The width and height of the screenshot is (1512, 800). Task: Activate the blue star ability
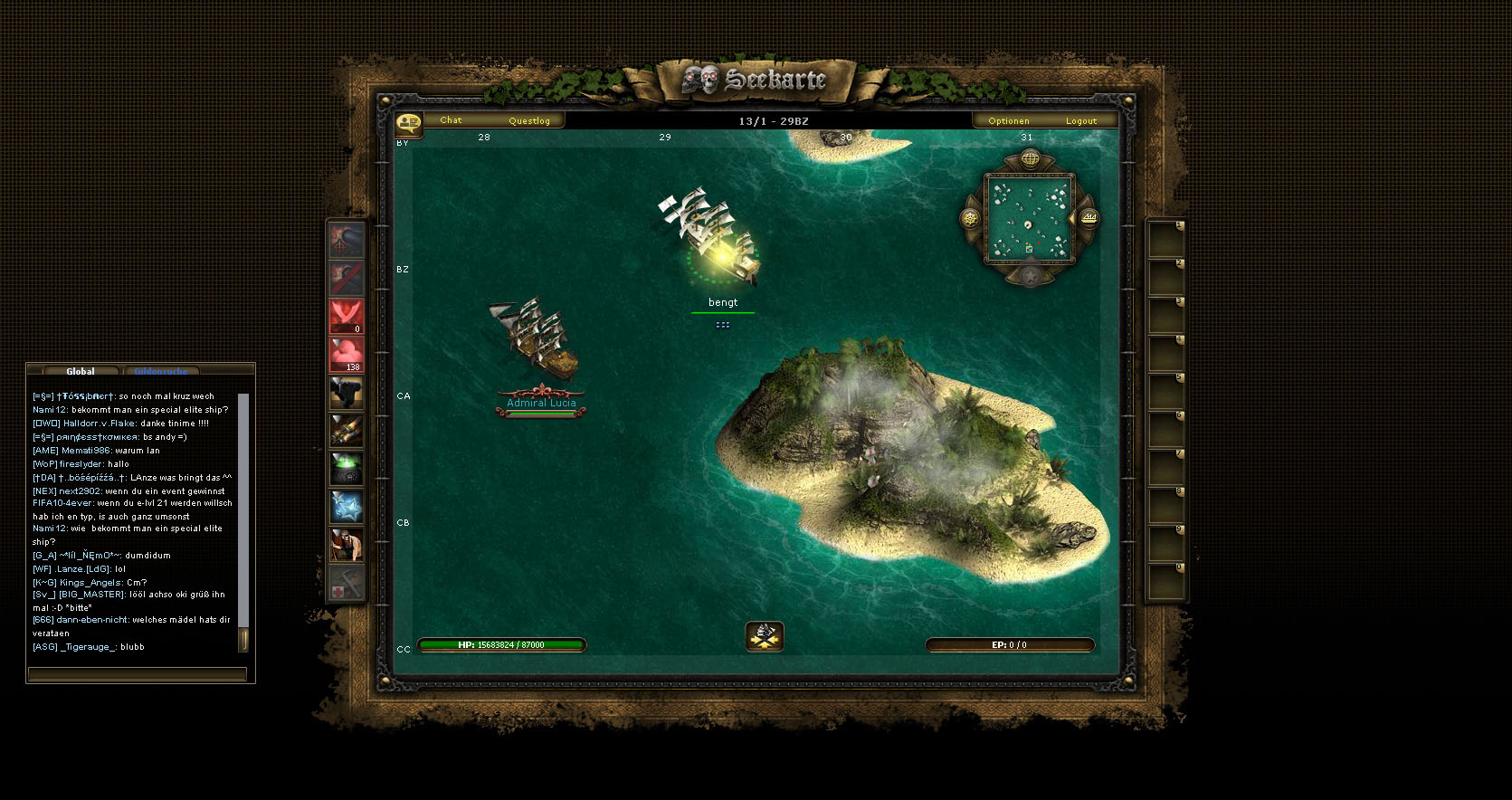[346, 507]
